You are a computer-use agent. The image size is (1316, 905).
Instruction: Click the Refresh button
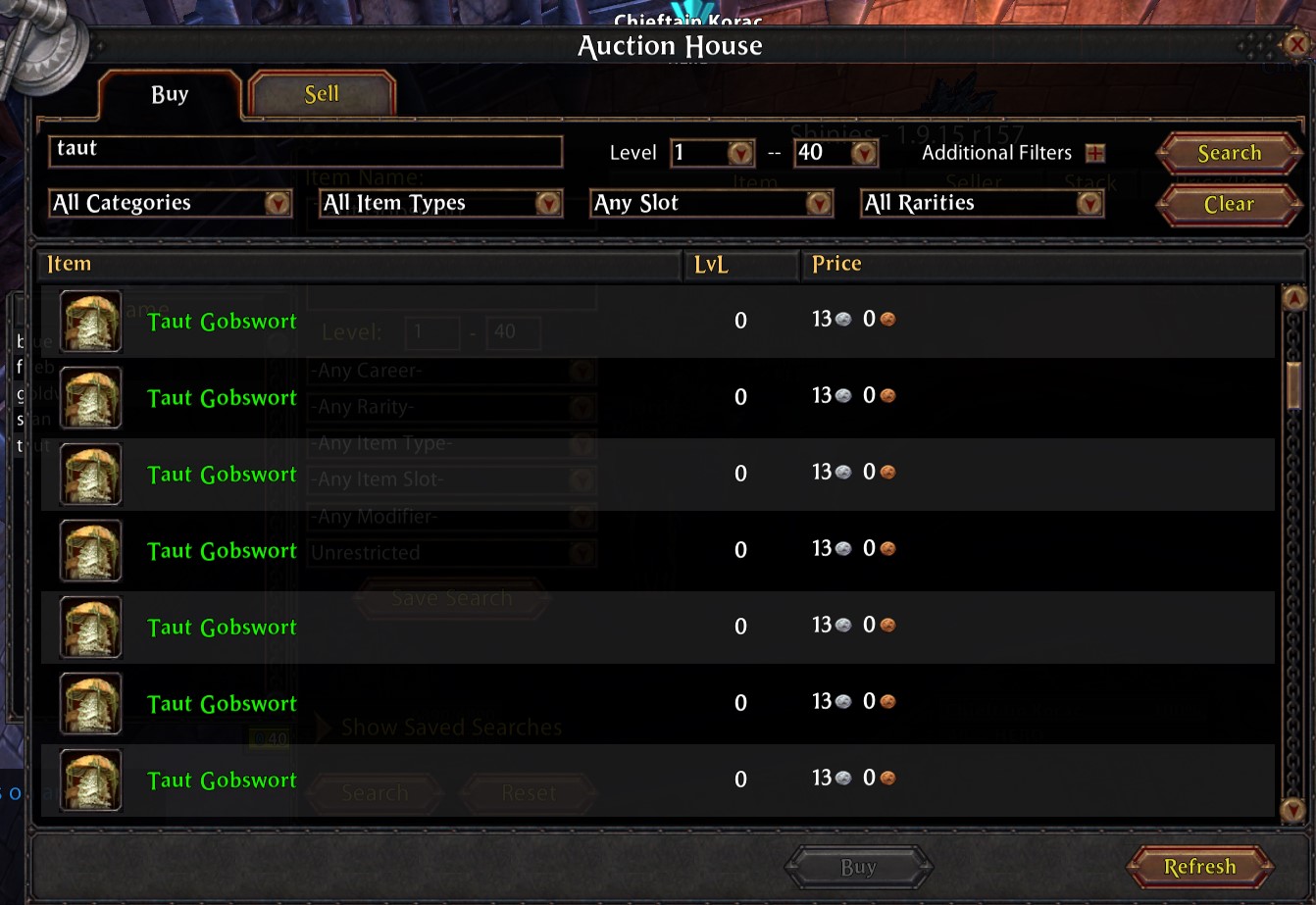pyautogui.click(x=1200, y=867)
